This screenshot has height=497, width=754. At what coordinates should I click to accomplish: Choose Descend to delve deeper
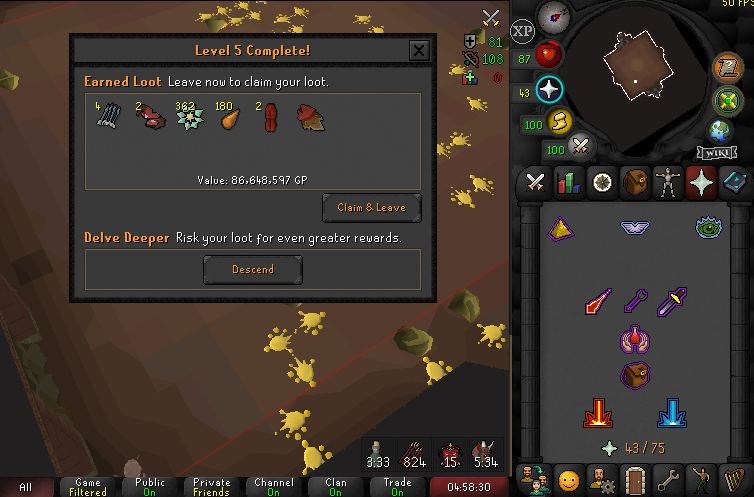click(252, 269)
